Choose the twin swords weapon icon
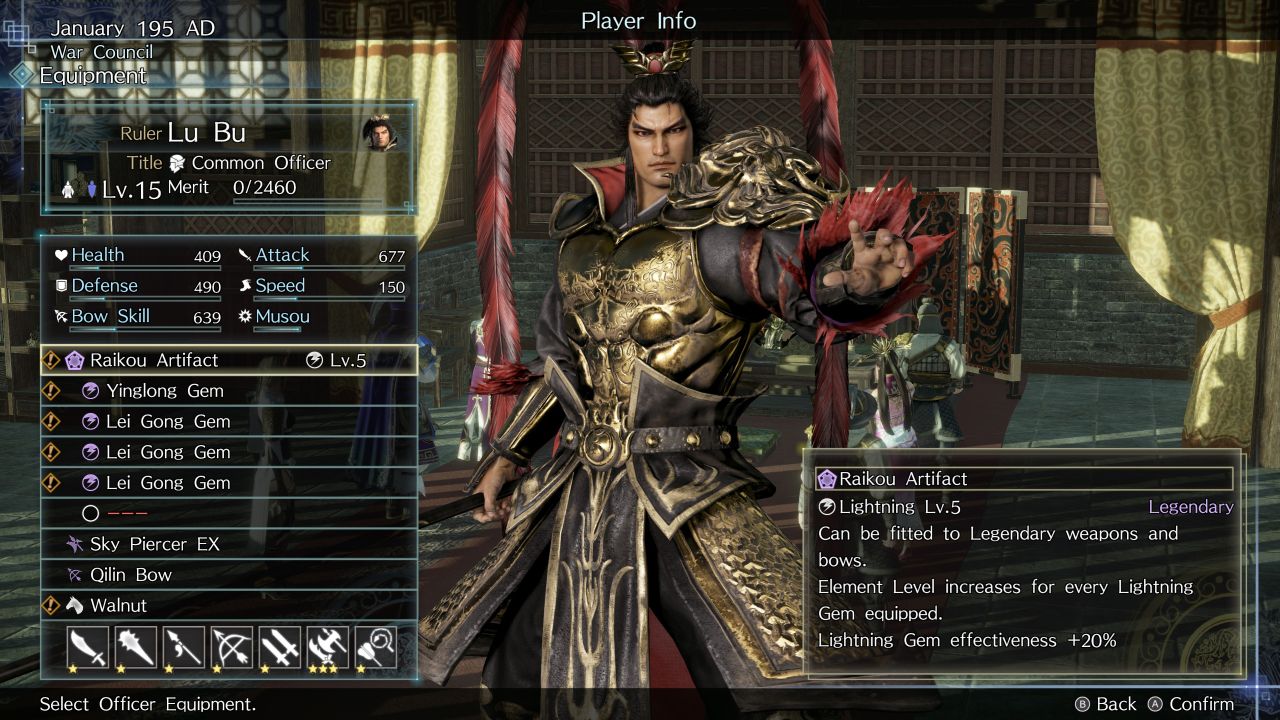This screenshot has height=720, width=1280. point(280,647)
